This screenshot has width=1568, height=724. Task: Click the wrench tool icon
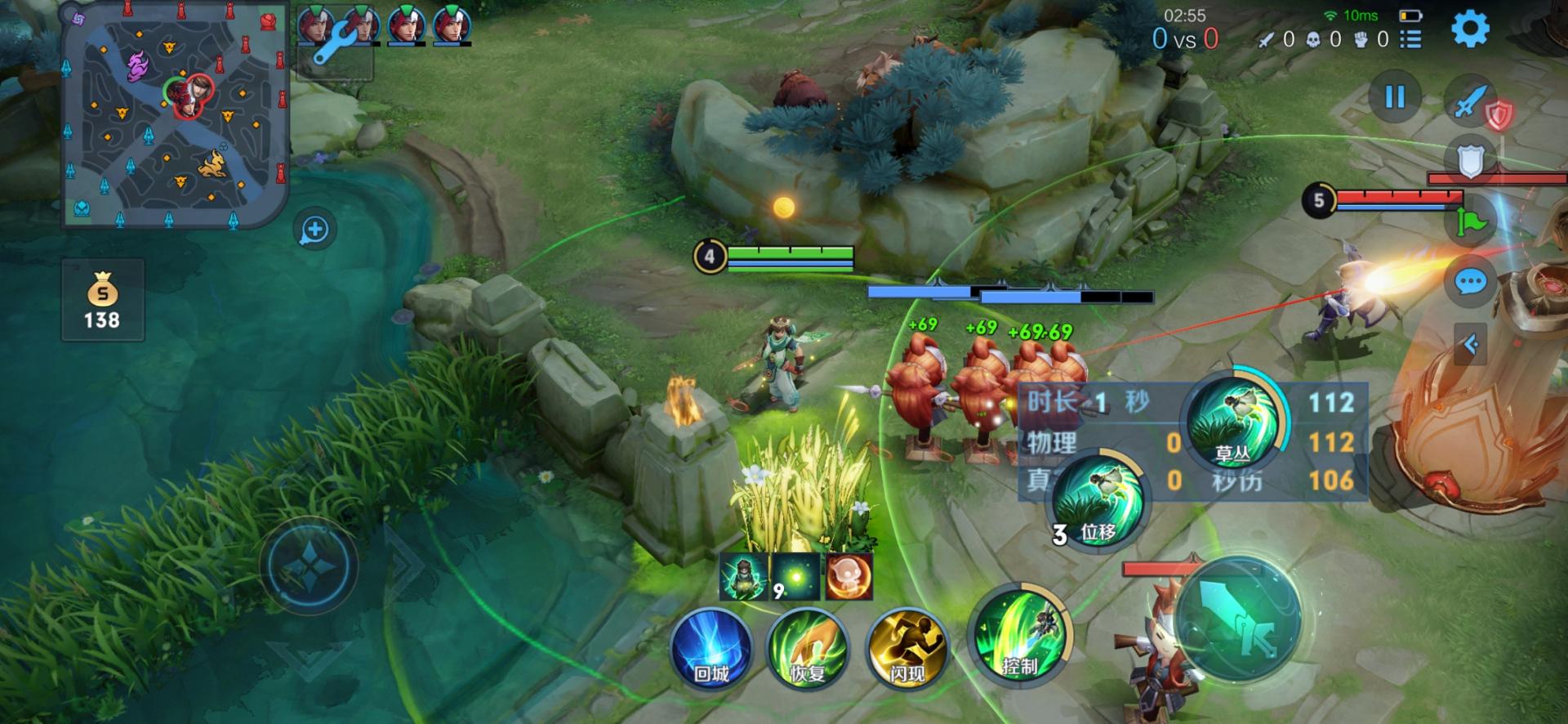click(336, 47)
